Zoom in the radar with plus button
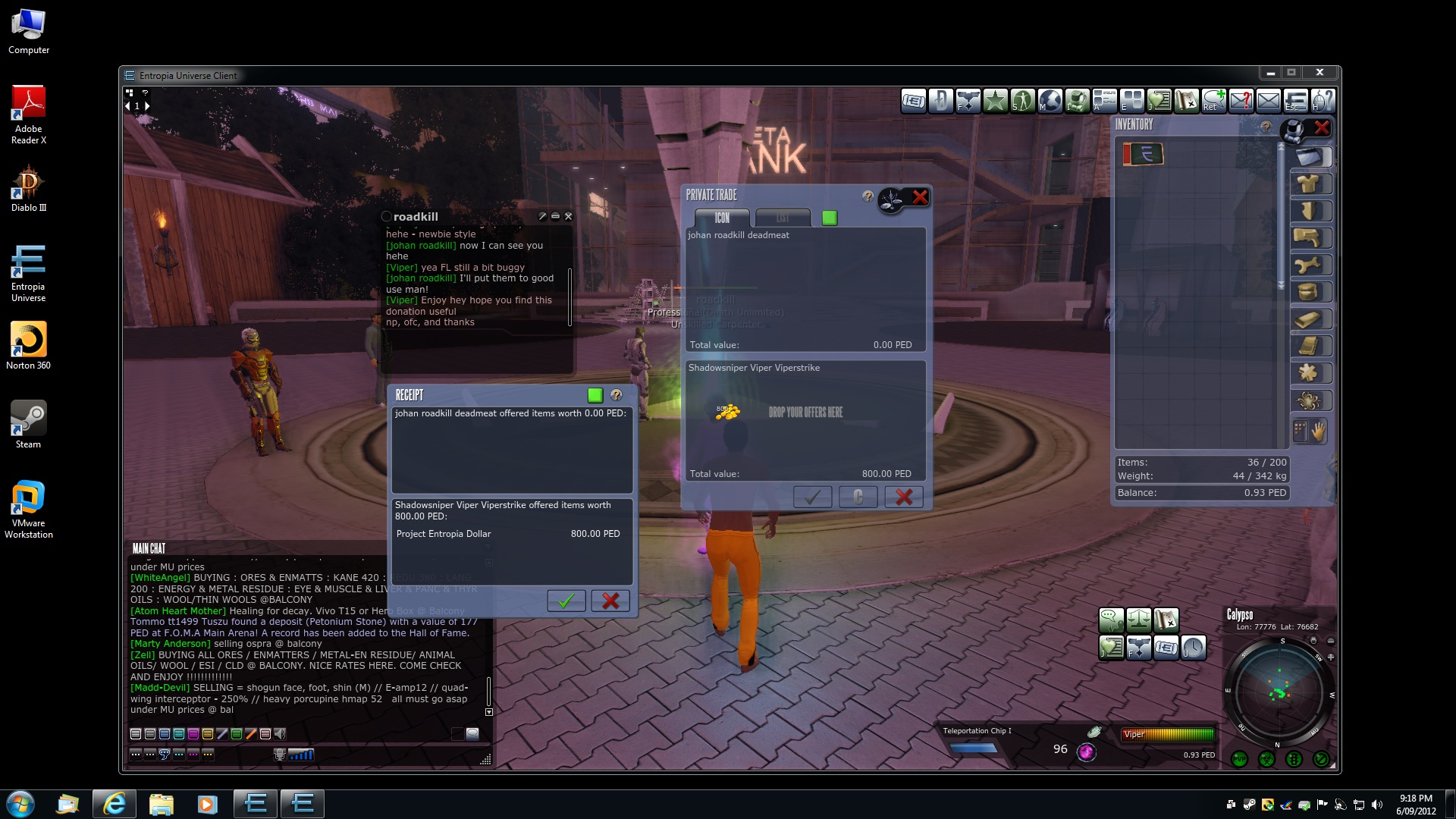Image resolution: width=1456 pixels, height=819 pixels. (x=1331, y=657)
